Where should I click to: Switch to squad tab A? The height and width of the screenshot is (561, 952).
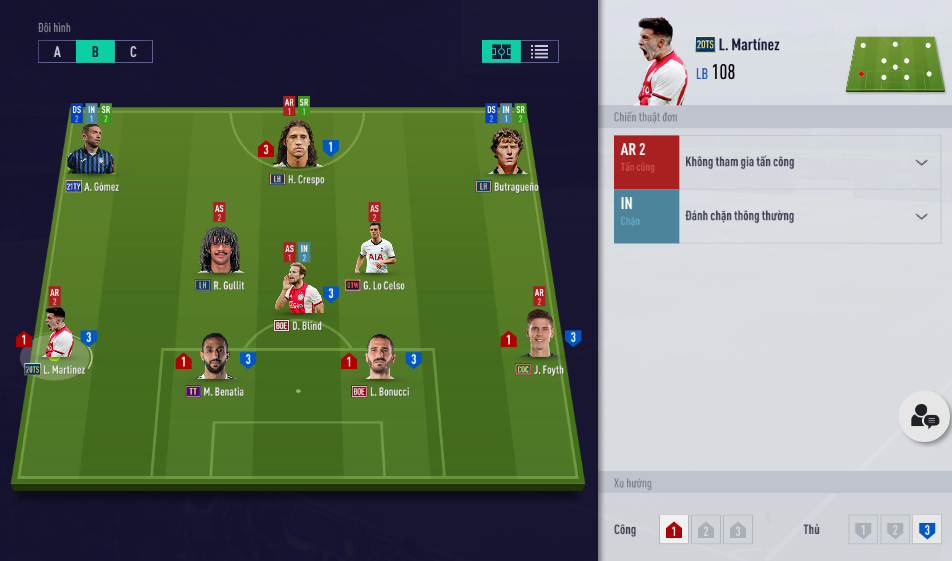point(57,52)
